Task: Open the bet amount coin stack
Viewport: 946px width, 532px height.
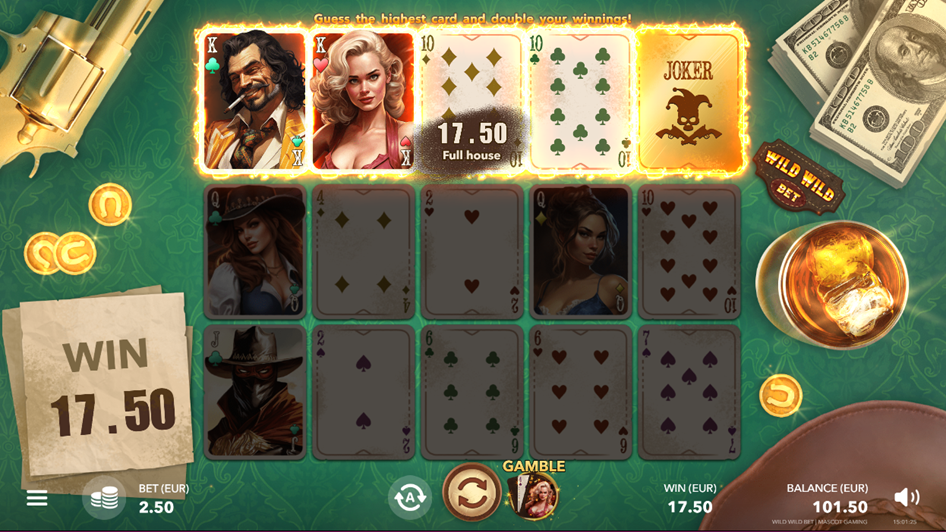Action: point(104,497)
